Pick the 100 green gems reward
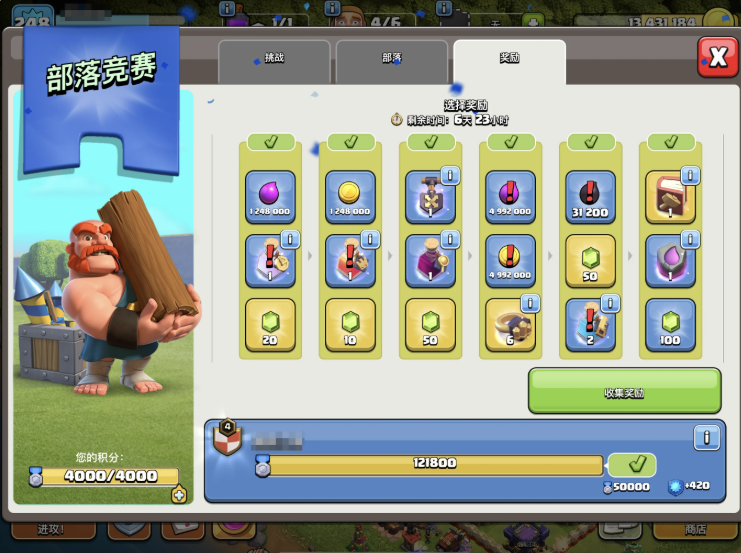The image size is (741, 553). 670,325
